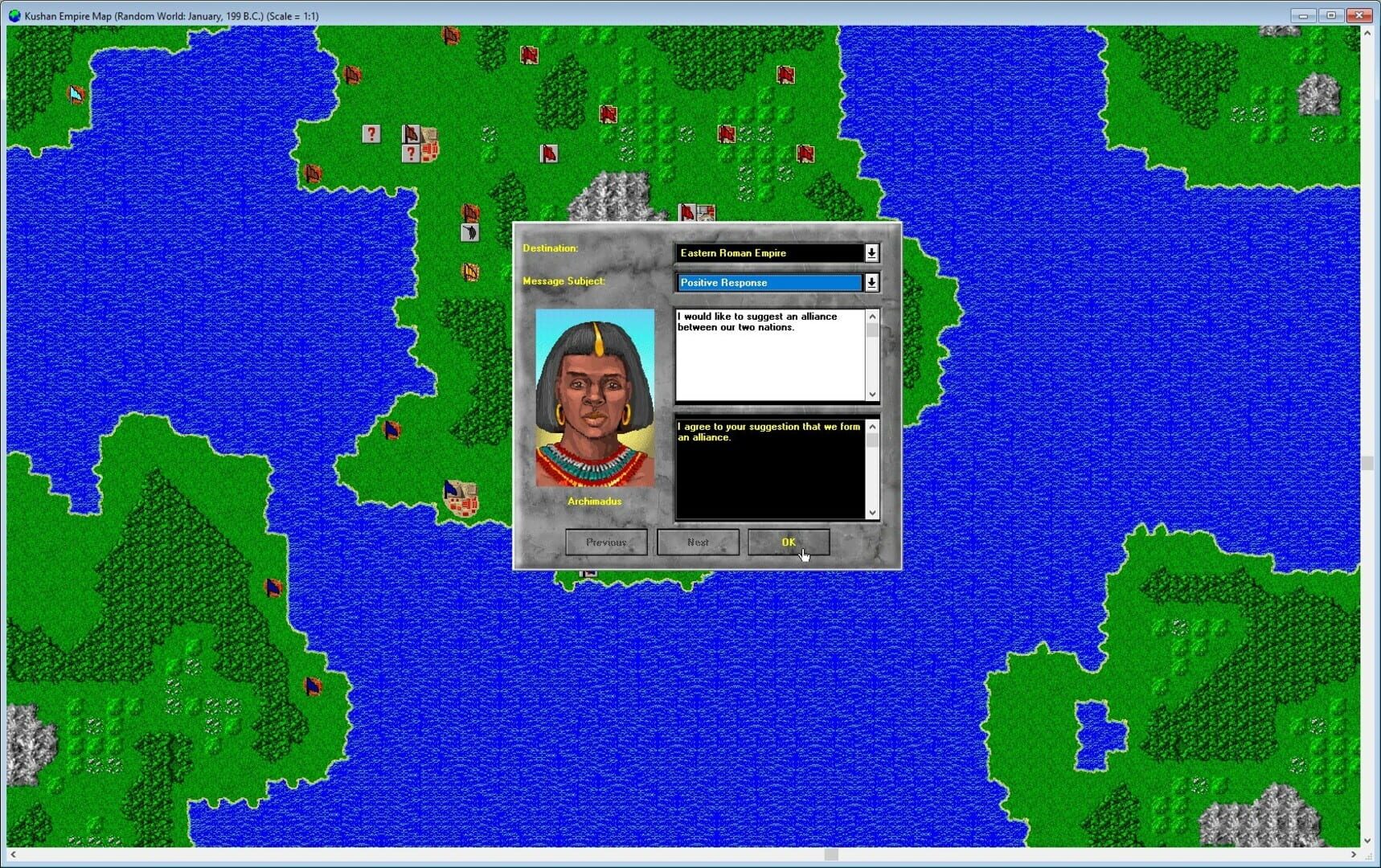The height and width of the screenshot is (868, 1381).
Task: Open the Destination dropdown
Action: click(871, 252)
